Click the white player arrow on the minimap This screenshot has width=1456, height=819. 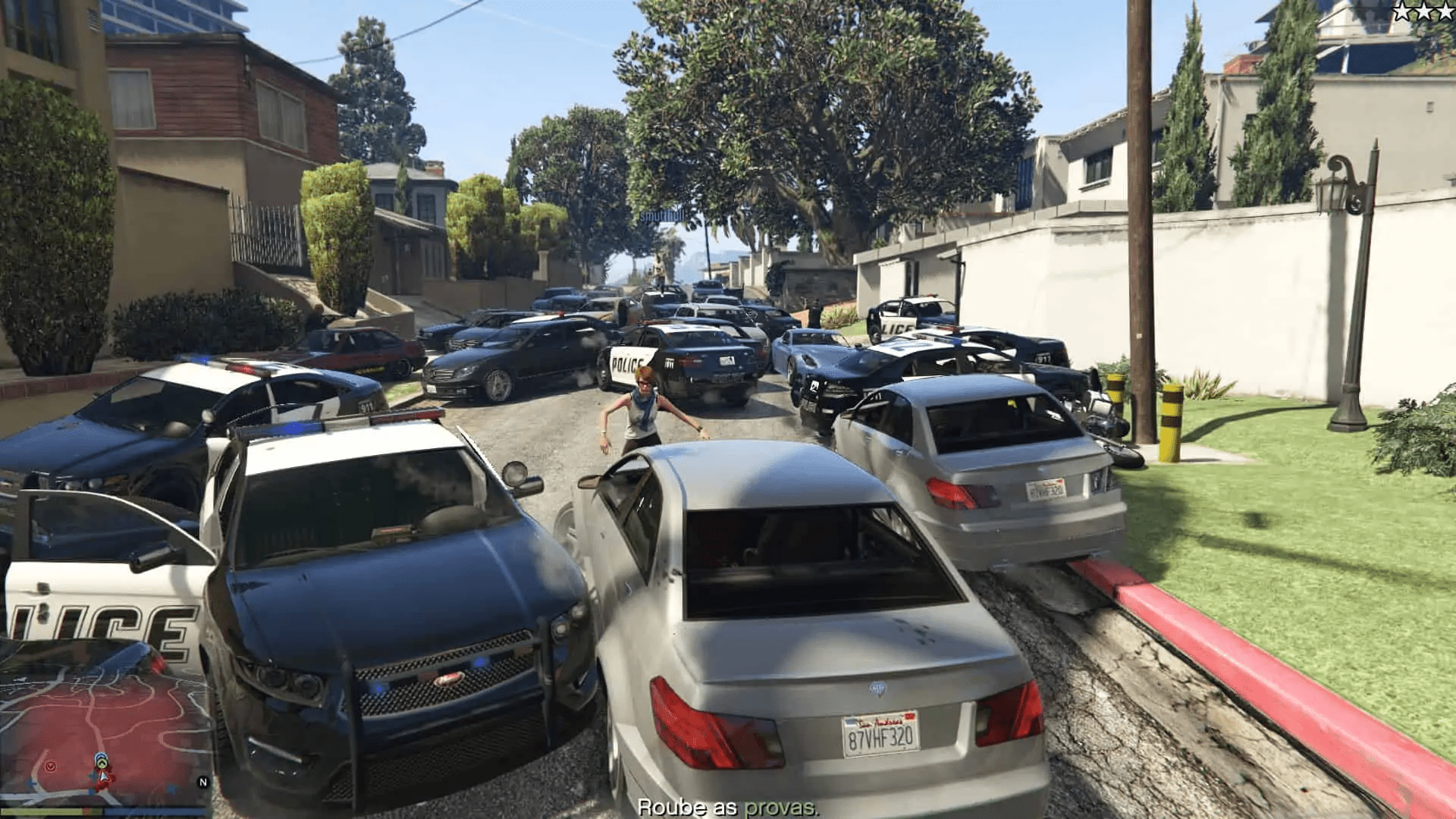103,777
